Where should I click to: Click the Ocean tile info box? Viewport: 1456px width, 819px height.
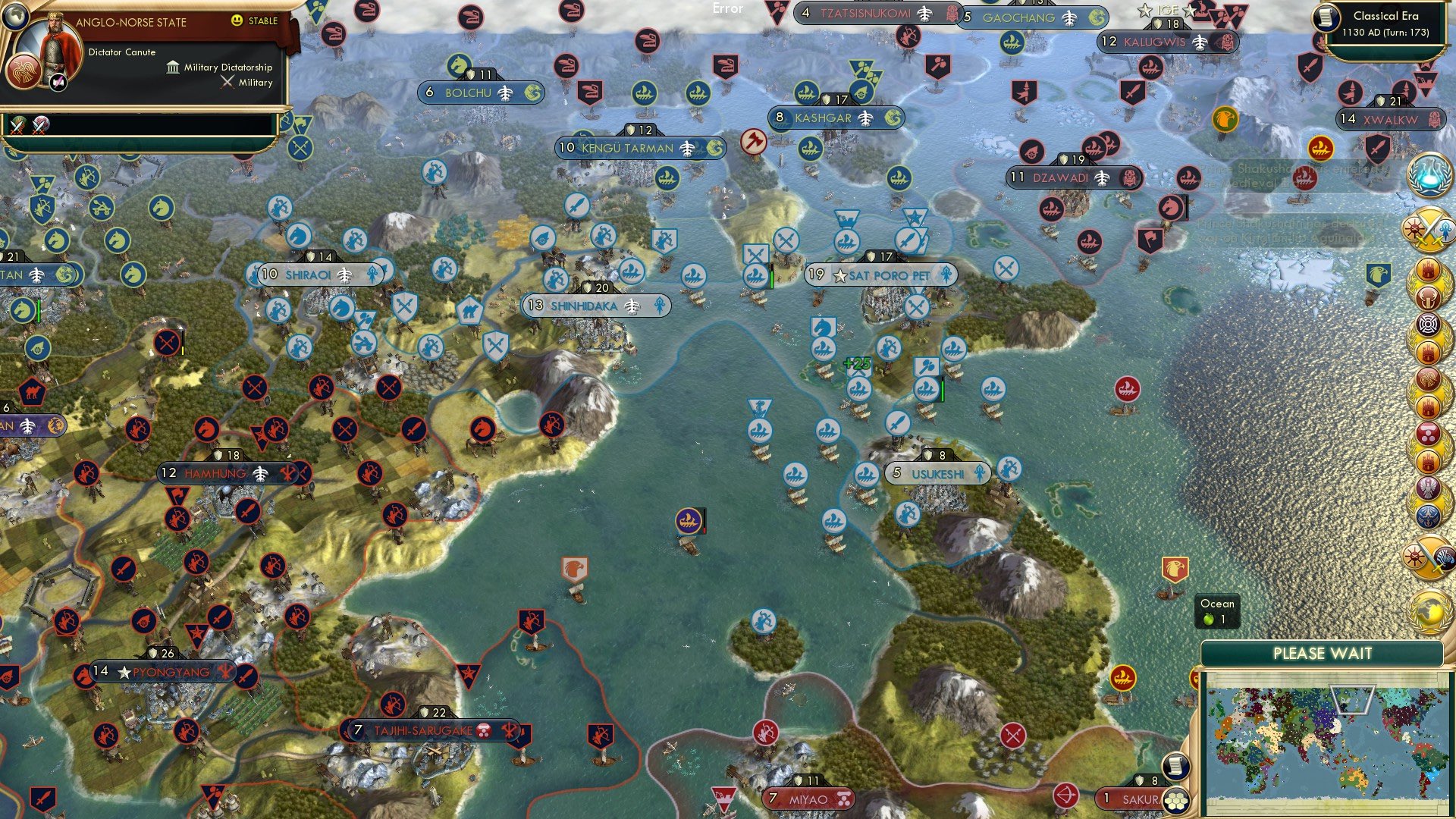[1217, 611]
